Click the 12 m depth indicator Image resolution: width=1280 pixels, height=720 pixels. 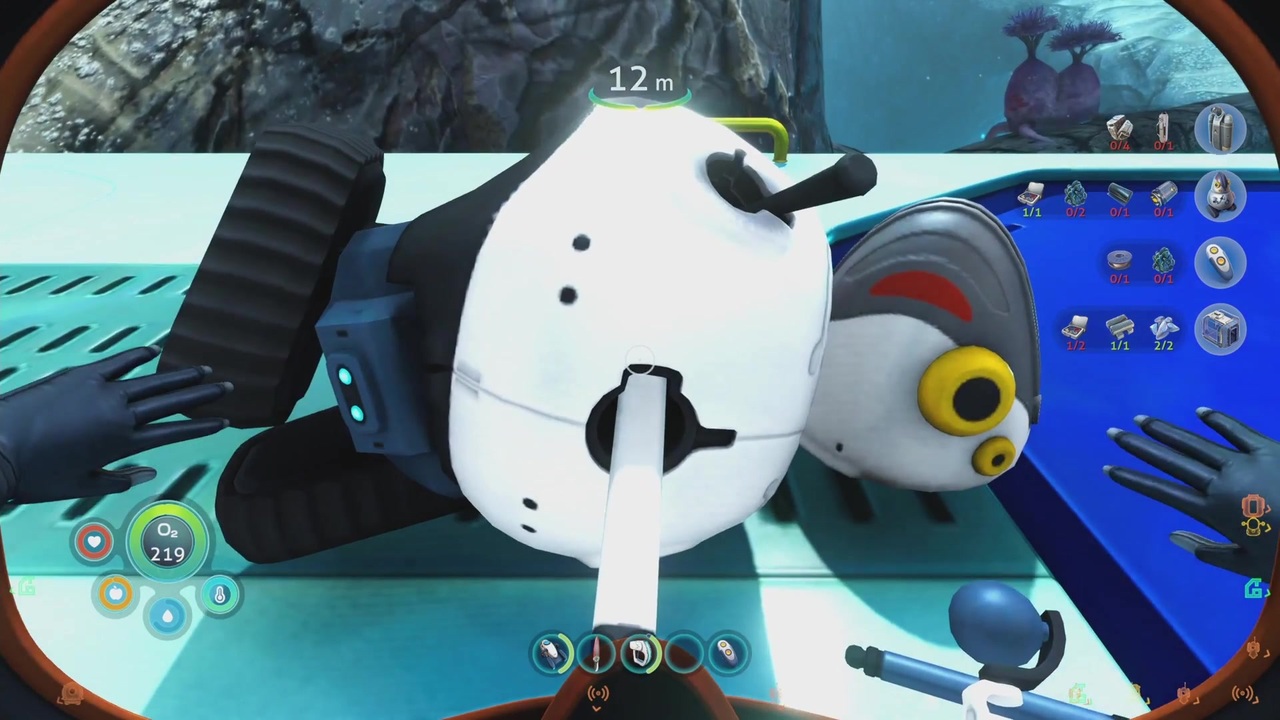point(640,80)
